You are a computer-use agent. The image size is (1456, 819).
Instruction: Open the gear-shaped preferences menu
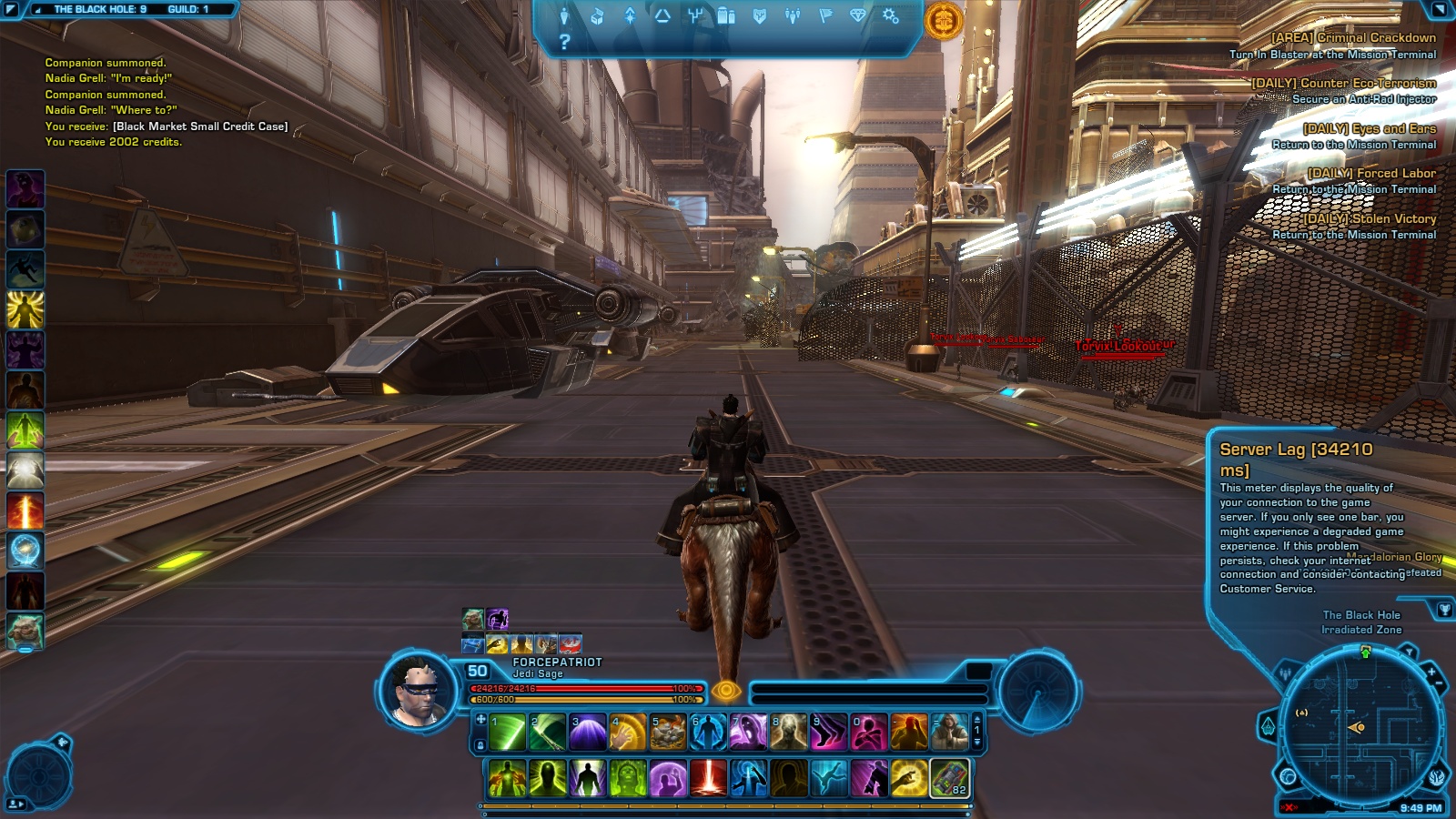point(891,15)
